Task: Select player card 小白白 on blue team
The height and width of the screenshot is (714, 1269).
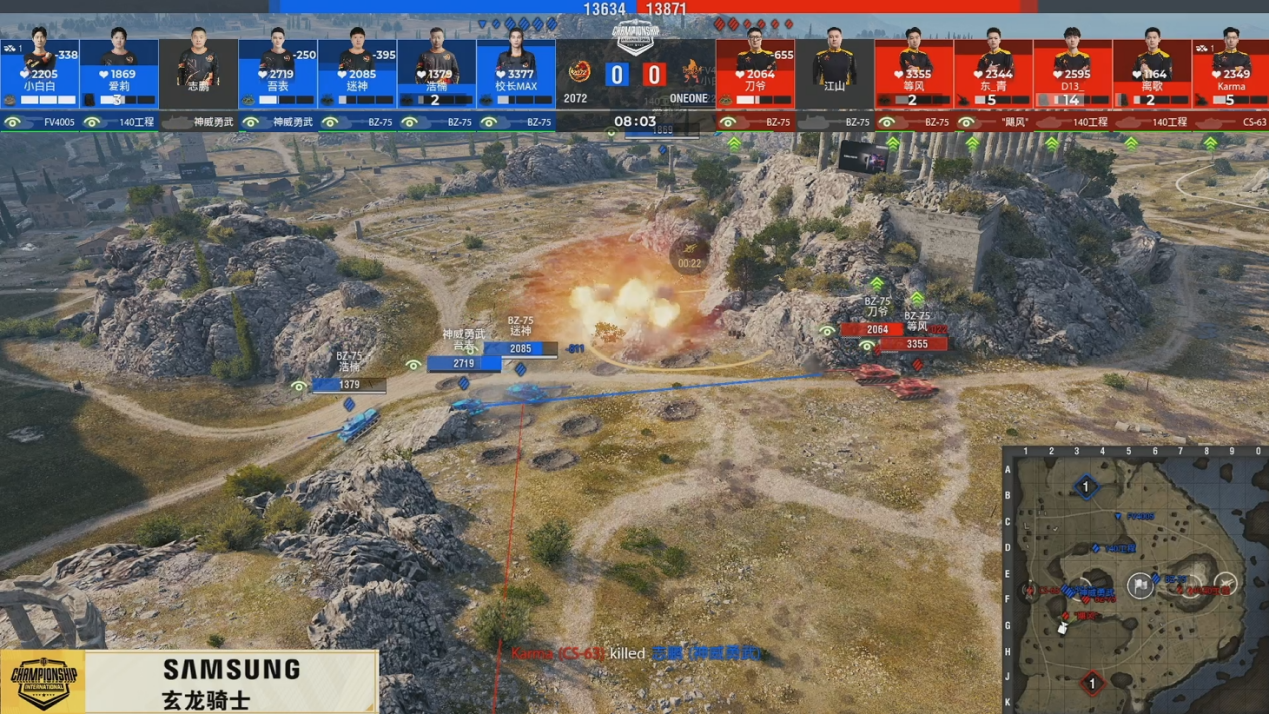Action: tap(40, 73)
